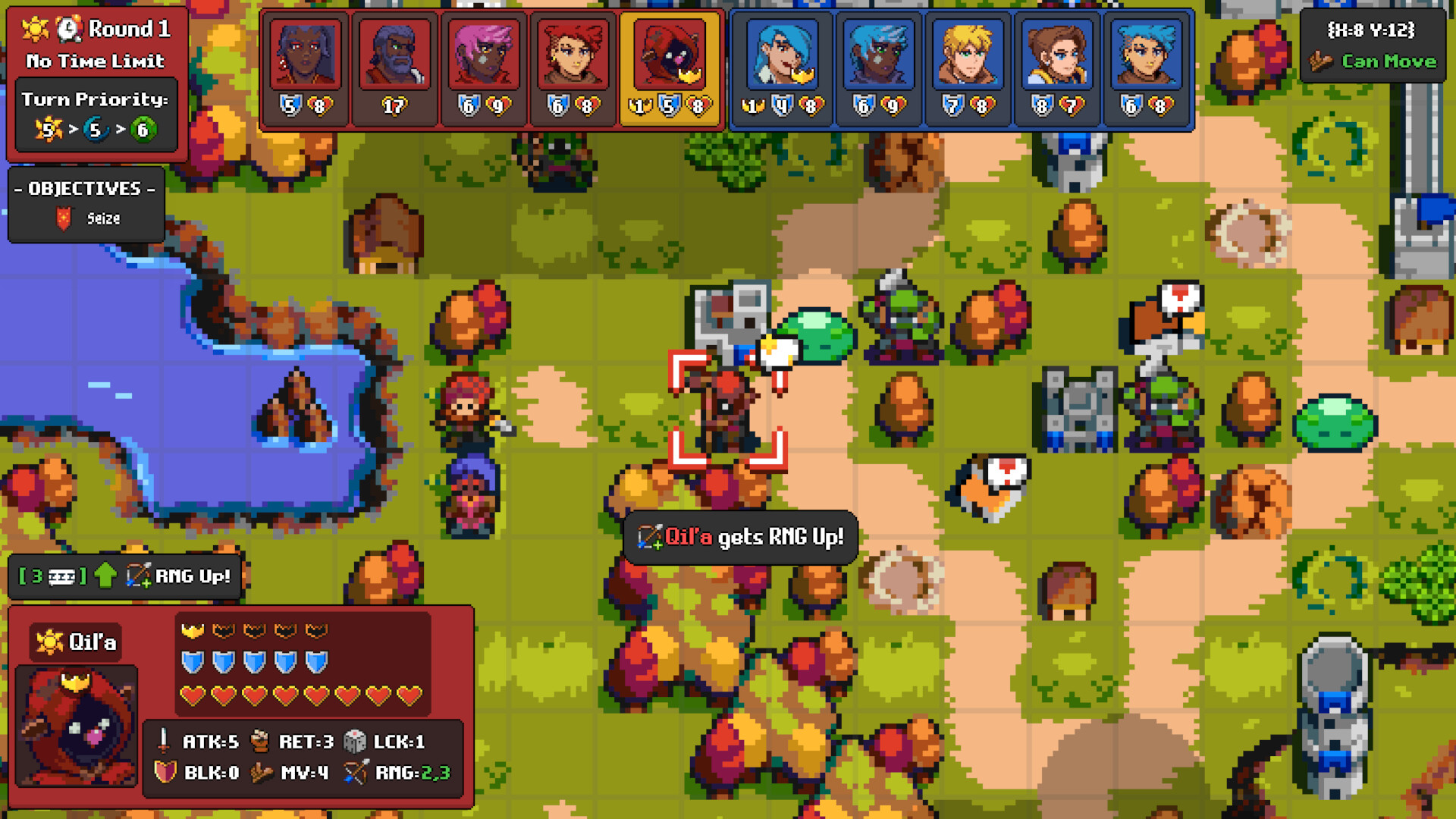Dismiss the Qil'a gets RNG Up notification

742,536
